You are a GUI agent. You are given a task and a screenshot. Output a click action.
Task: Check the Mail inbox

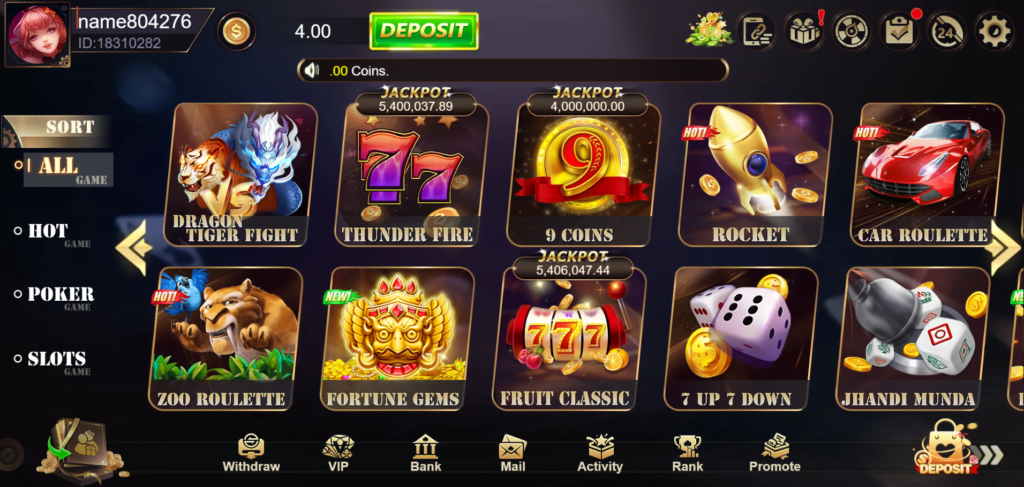click(x=512, y=453)
